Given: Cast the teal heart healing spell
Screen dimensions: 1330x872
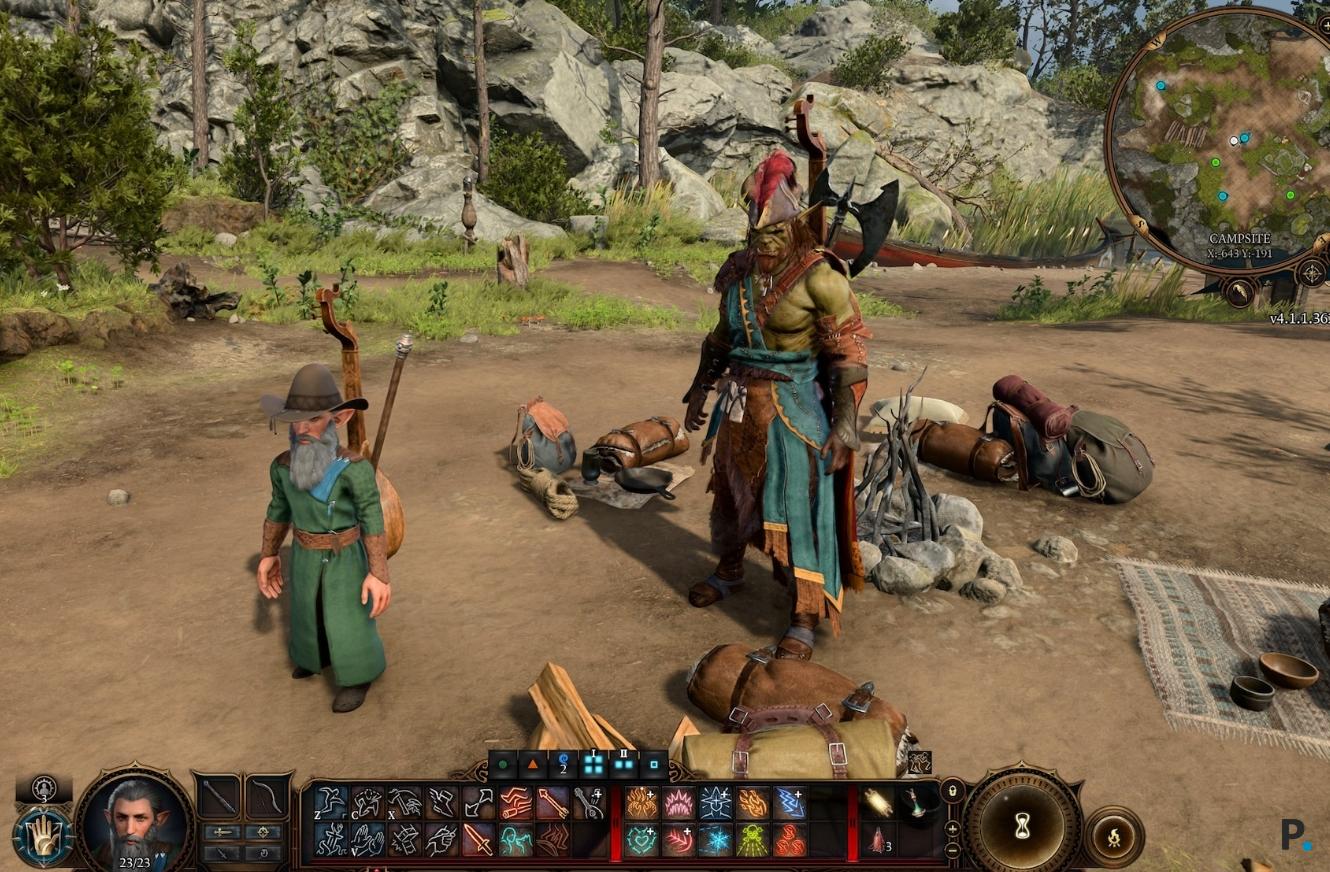Looking at the screenshot, I should coord(641,839).
